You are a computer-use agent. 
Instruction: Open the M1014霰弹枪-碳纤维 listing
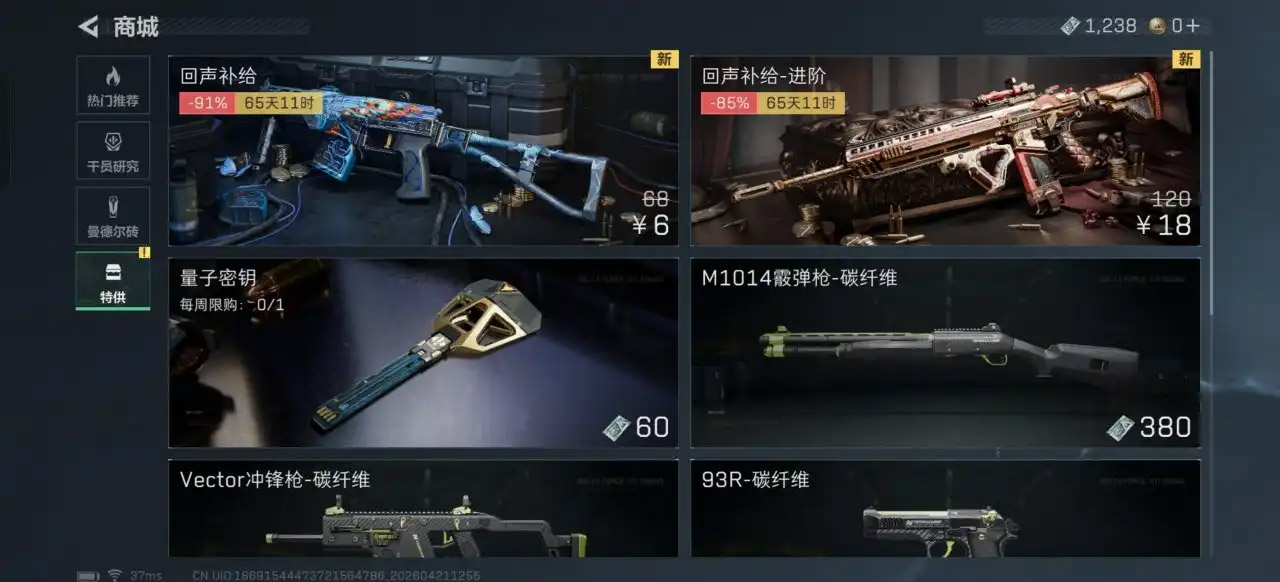click(x=945, y=353)
